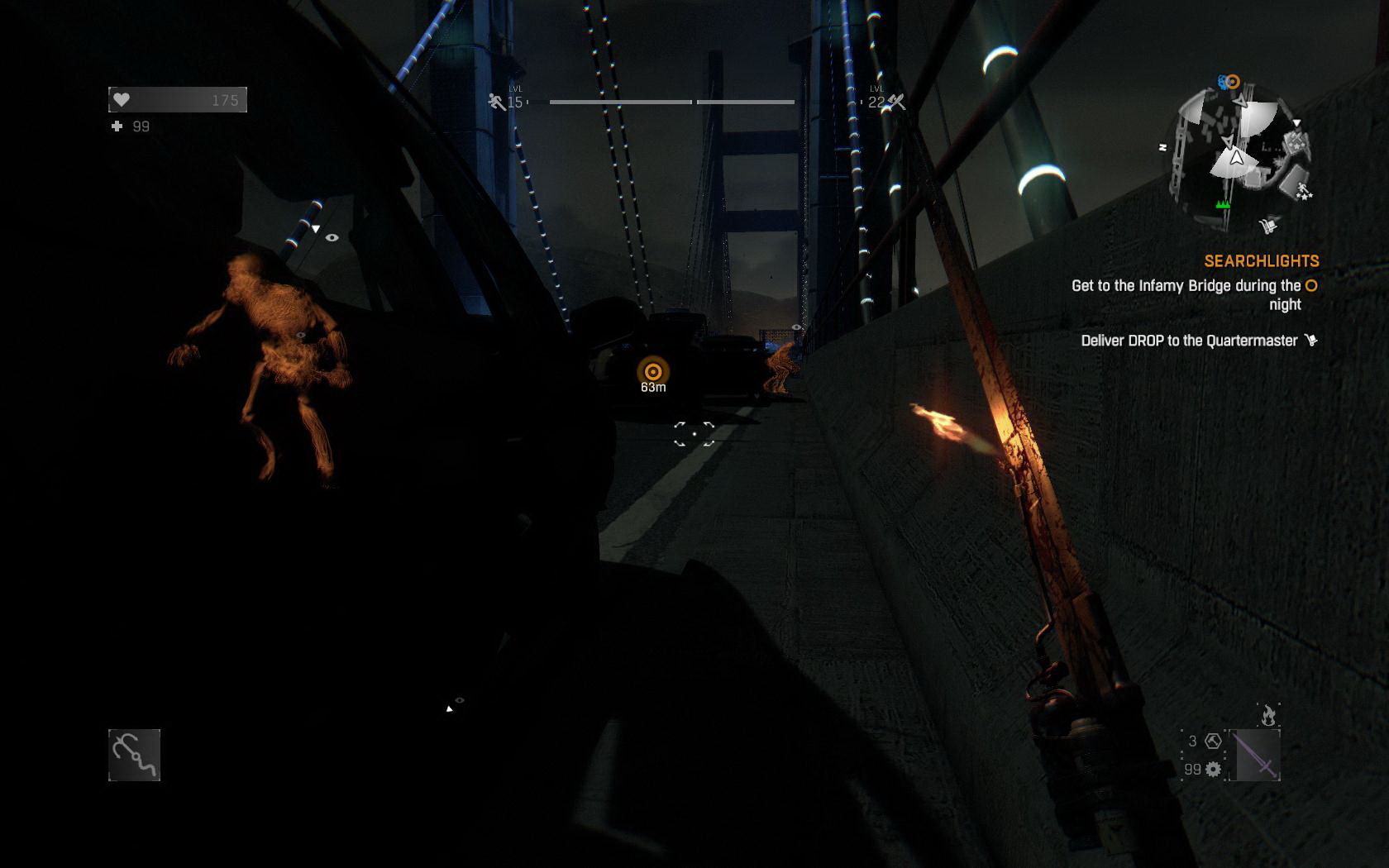This screenshot has width=1389, height=868.
Task: Click the orange 63m objective waypoint marker
Action: [653, 372]
